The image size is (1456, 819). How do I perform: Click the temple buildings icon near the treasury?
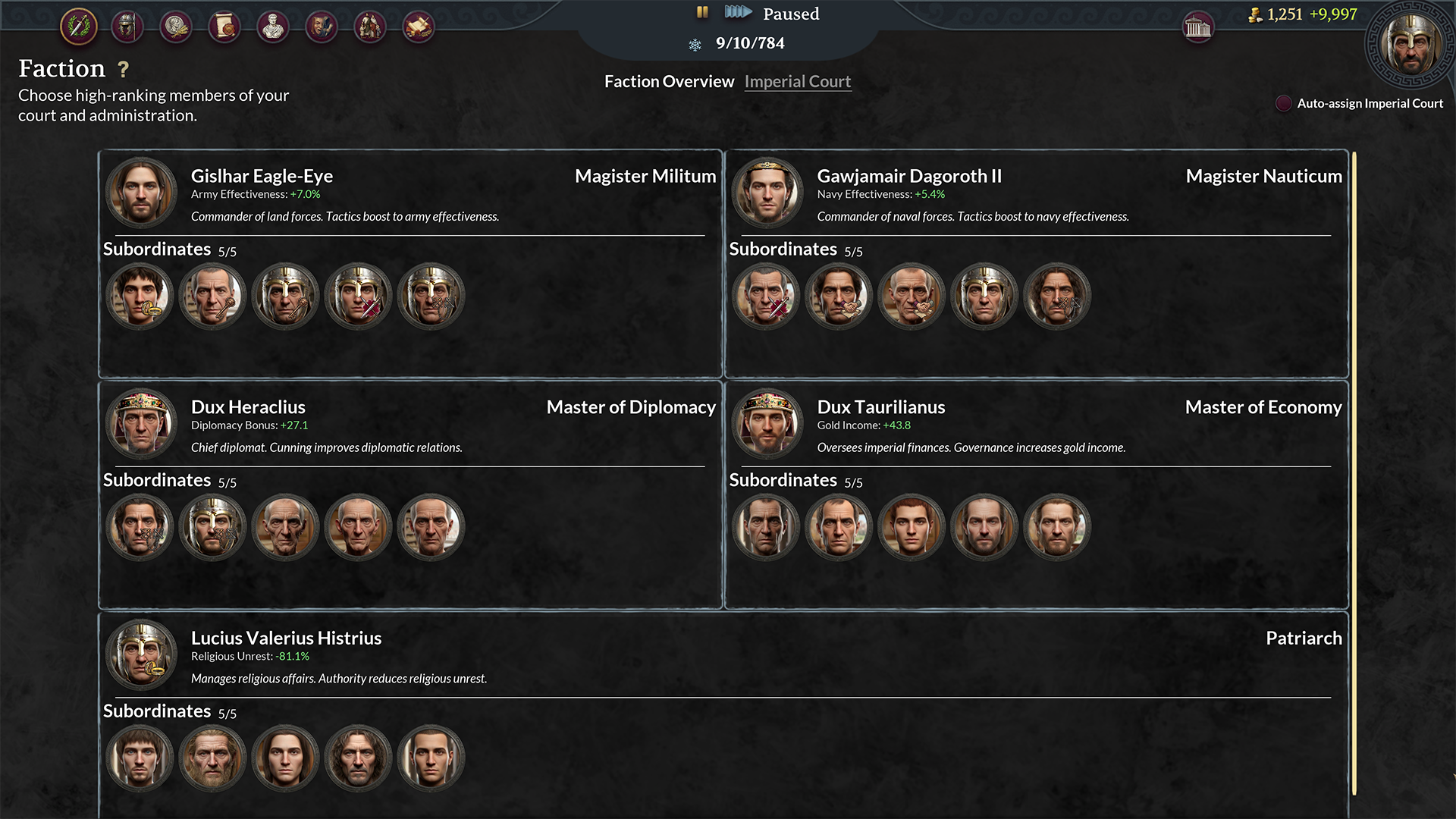[1198, 27]
